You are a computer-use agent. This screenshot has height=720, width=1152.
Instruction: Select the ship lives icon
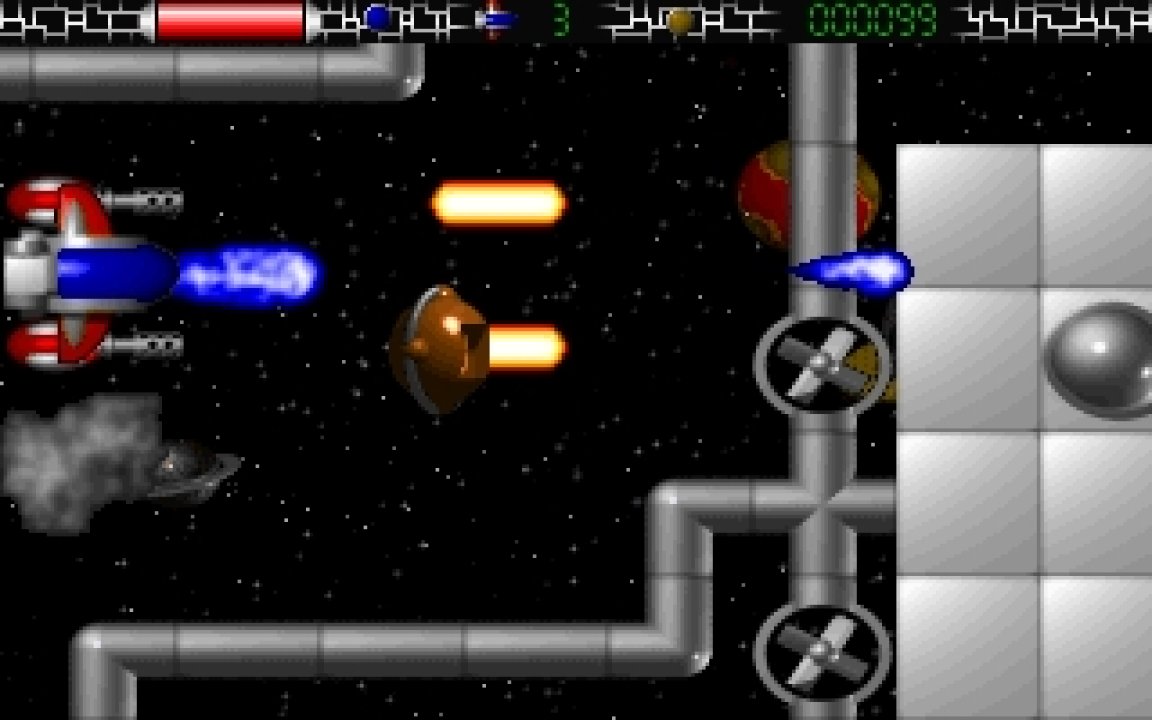tap(494, 19)
